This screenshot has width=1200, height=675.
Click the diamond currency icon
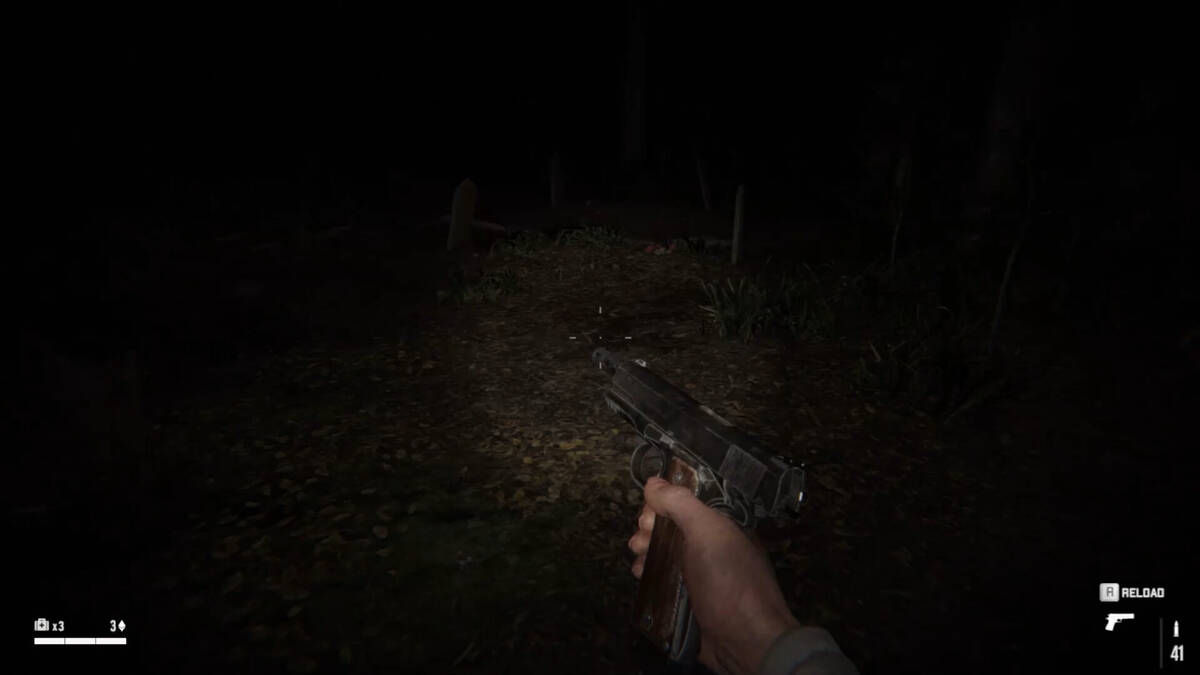tap(122, 626)
